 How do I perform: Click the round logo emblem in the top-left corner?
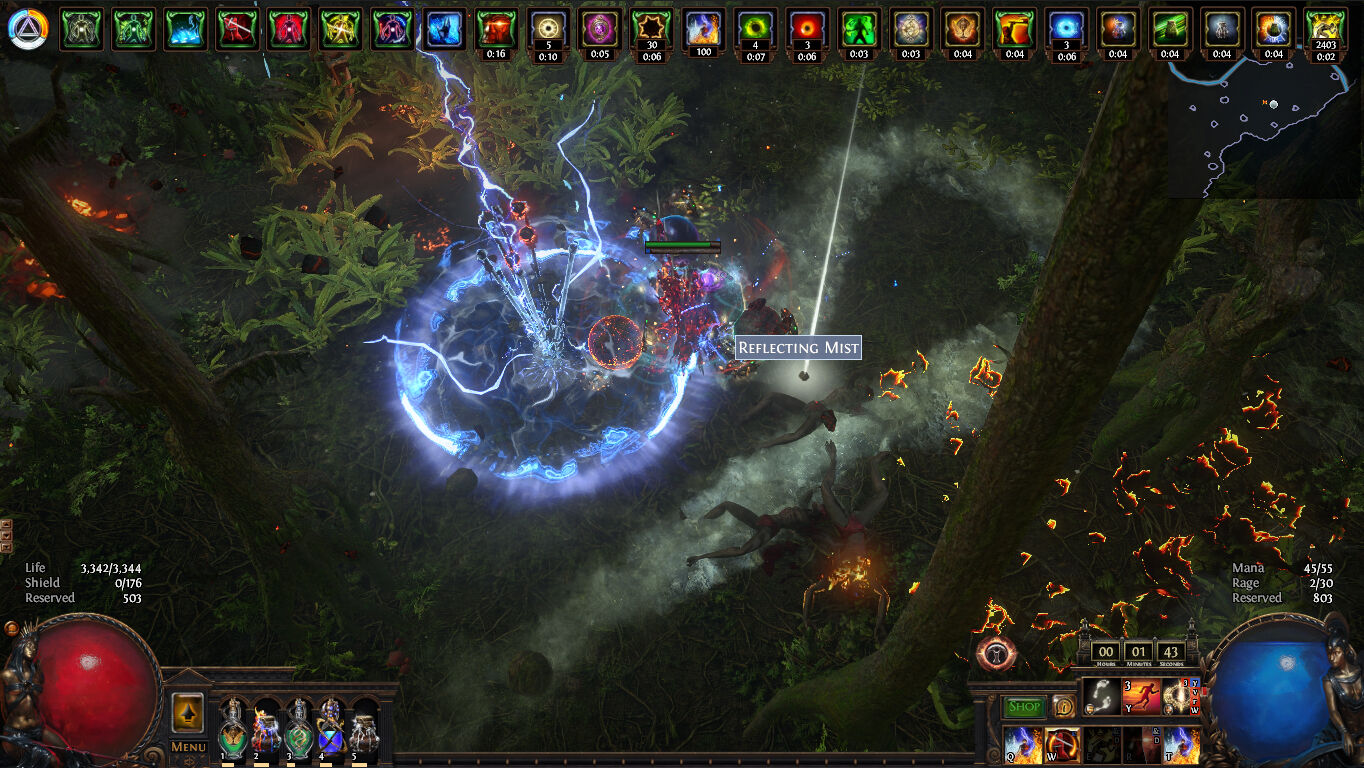[x=30, y=29]
